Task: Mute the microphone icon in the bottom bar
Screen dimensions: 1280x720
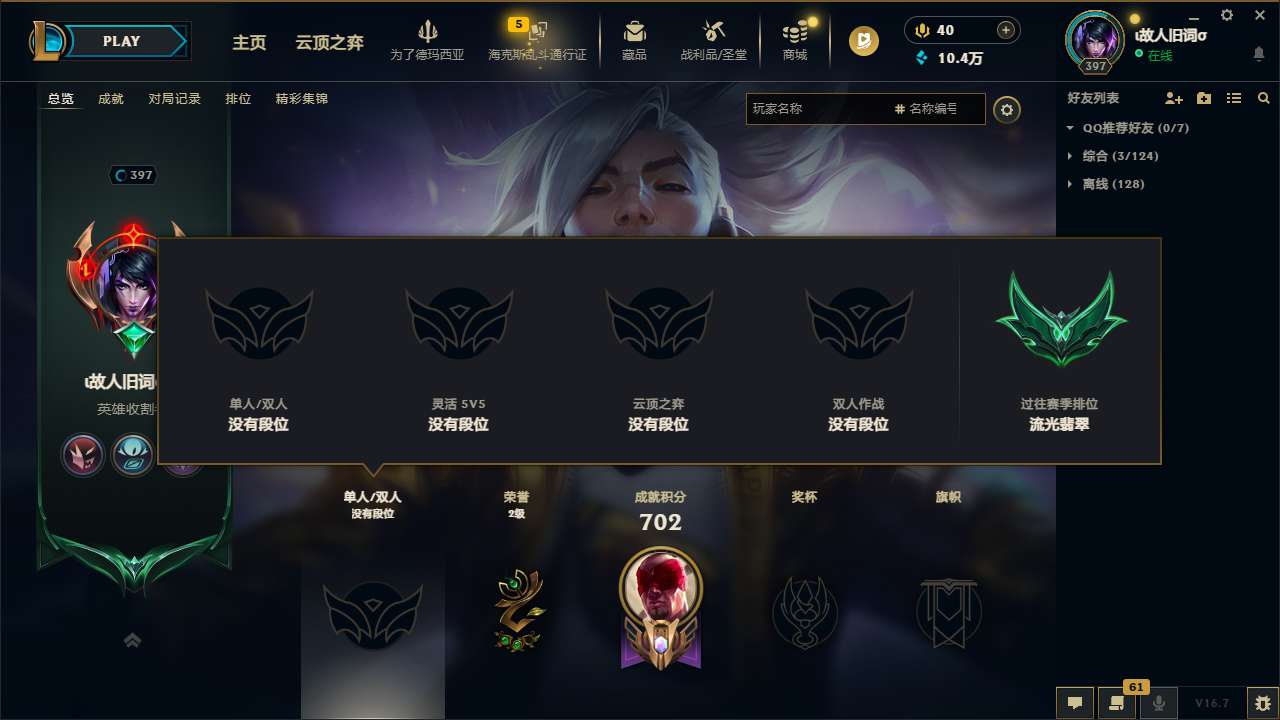Action: [1158, 703]
